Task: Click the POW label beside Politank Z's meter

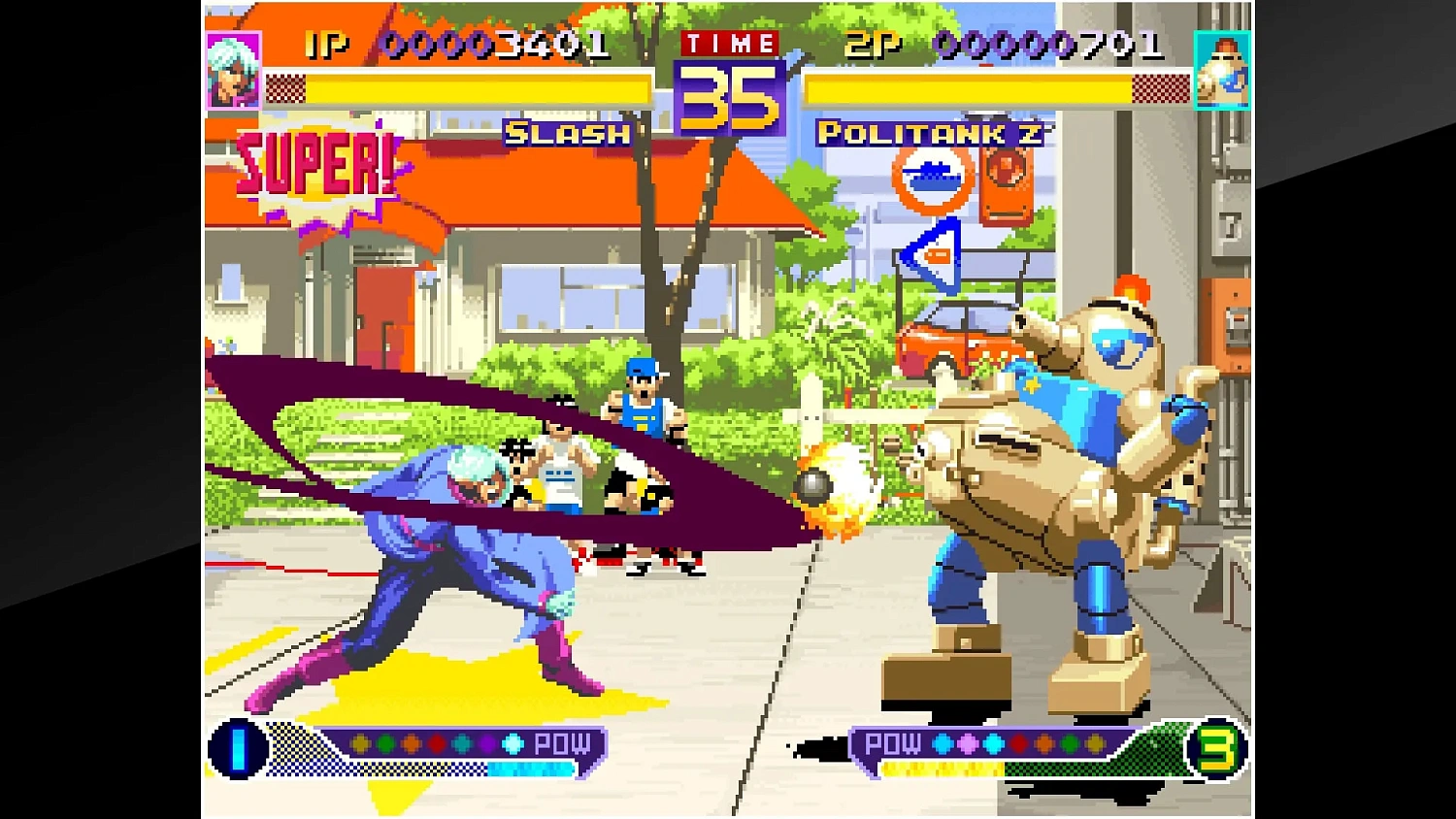Action: (x=894, y=744)
